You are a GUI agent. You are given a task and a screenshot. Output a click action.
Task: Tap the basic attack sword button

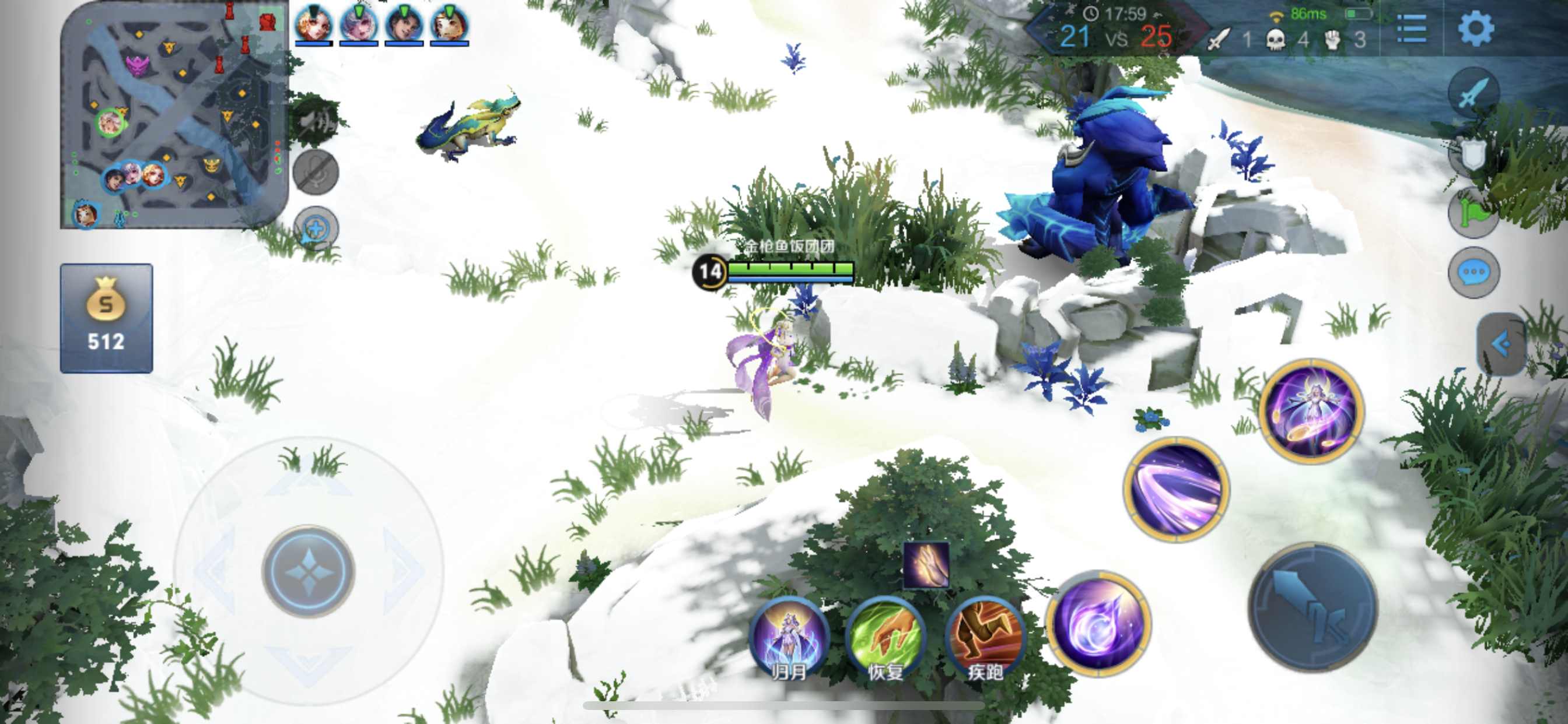click(x=1312, y=608)
